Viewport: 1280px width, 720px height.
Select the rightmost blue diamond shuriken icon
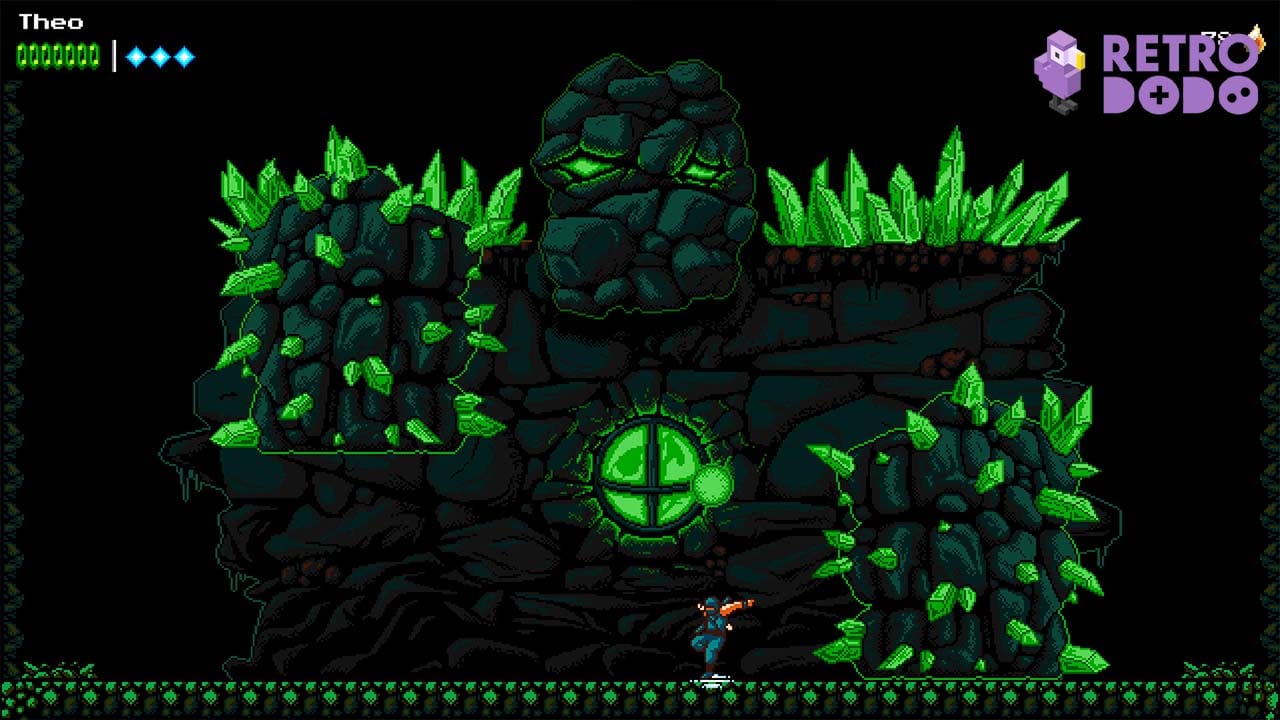point(183,55)
